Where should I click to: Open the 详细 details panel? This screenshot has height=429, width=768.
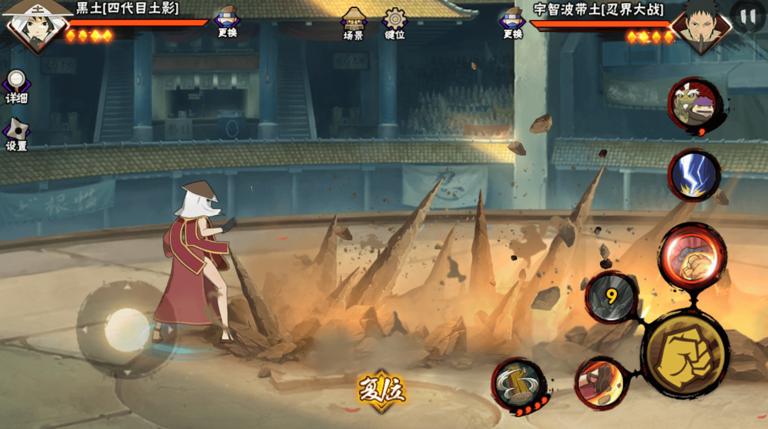[16, 85]
